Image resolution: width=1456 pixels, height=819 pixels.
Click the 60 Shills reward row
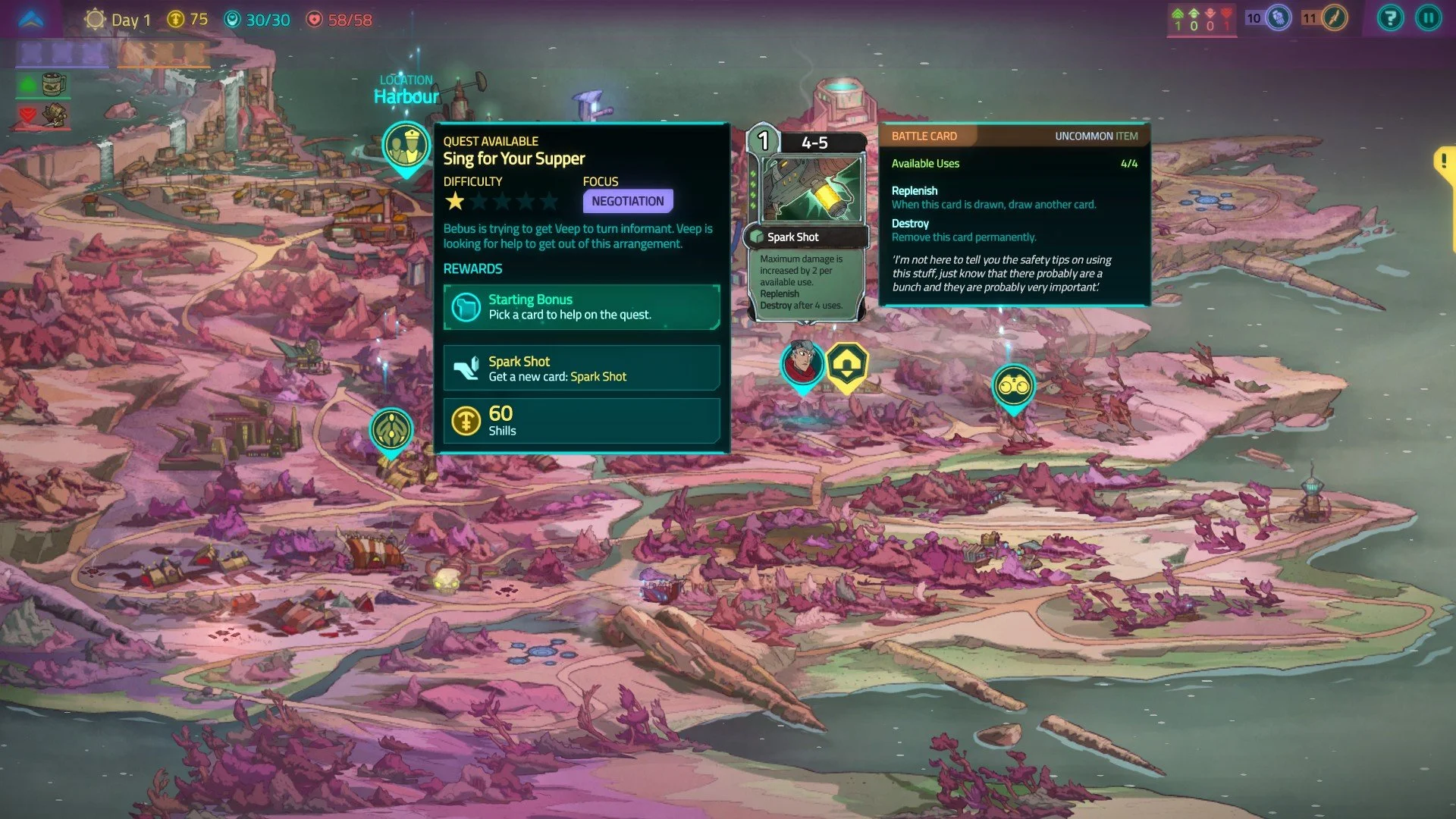coord(581,421)
